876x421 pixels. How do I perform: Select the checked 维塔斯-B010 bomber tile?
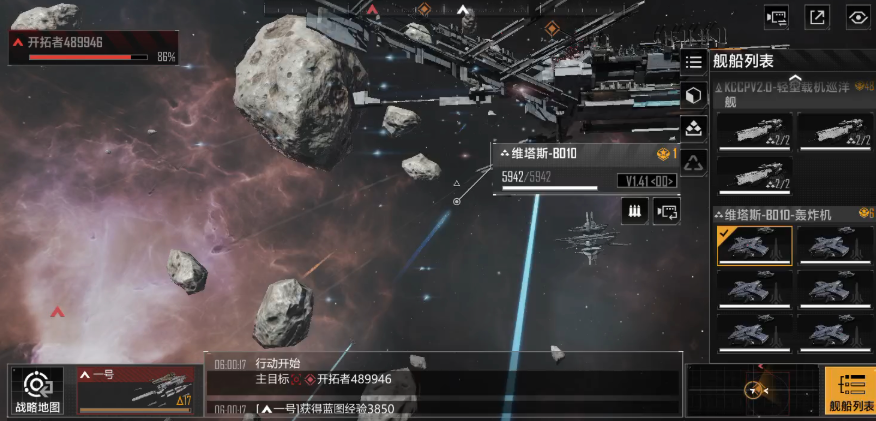(x=754, y=245)
